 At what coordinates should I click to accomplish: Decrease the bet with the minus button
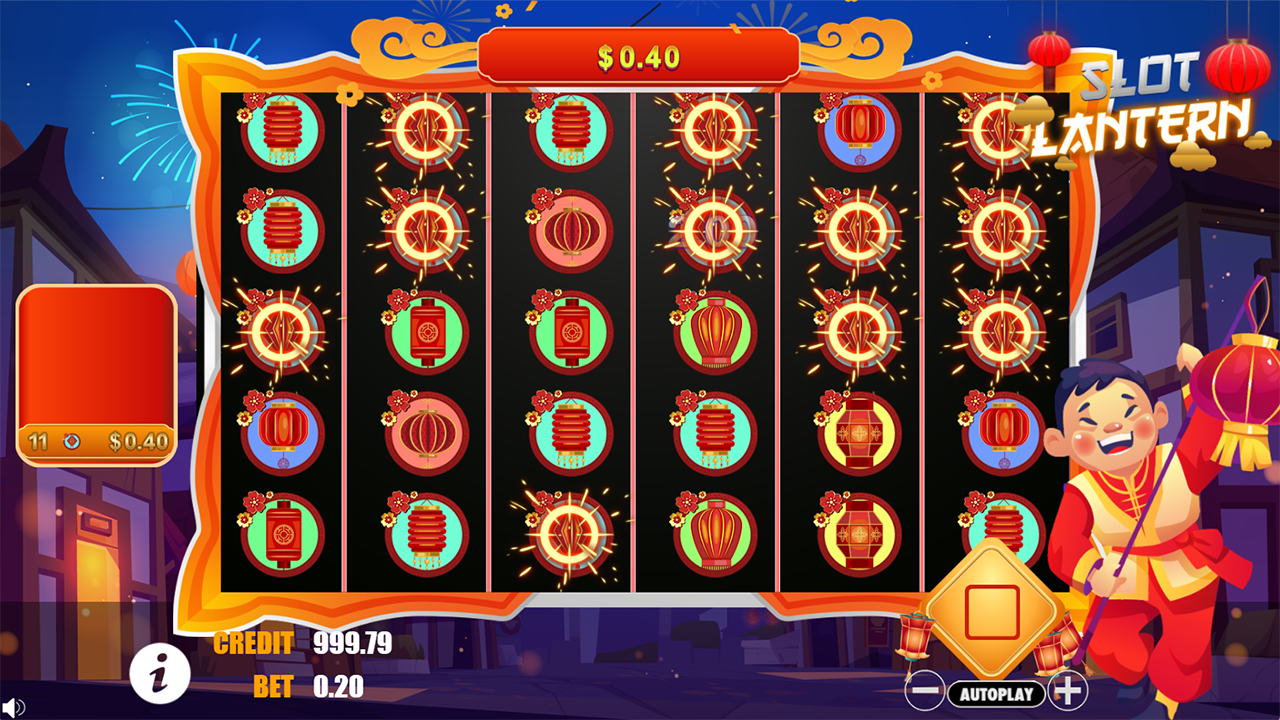click(x=924, y=688)
